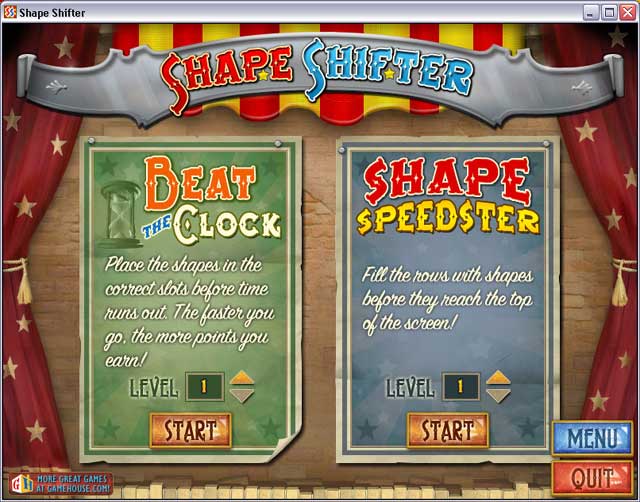Screen dimensions: 640x502
Task: Open the blue Menu button
Action: 590,438
